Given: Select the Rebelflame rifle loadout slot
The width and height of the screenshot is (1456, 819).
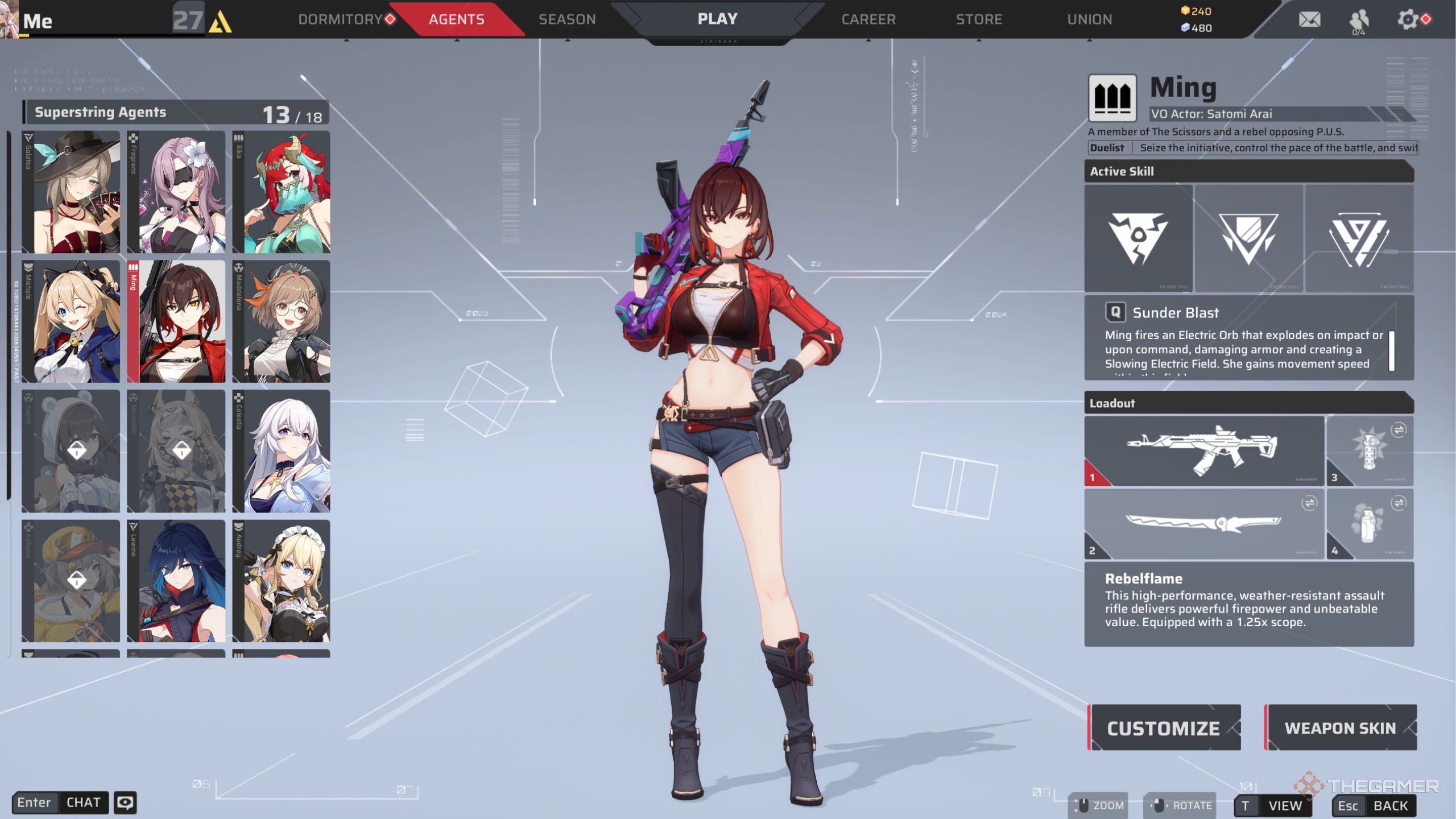Looking at the screenshot, I should click(1204, 451).
